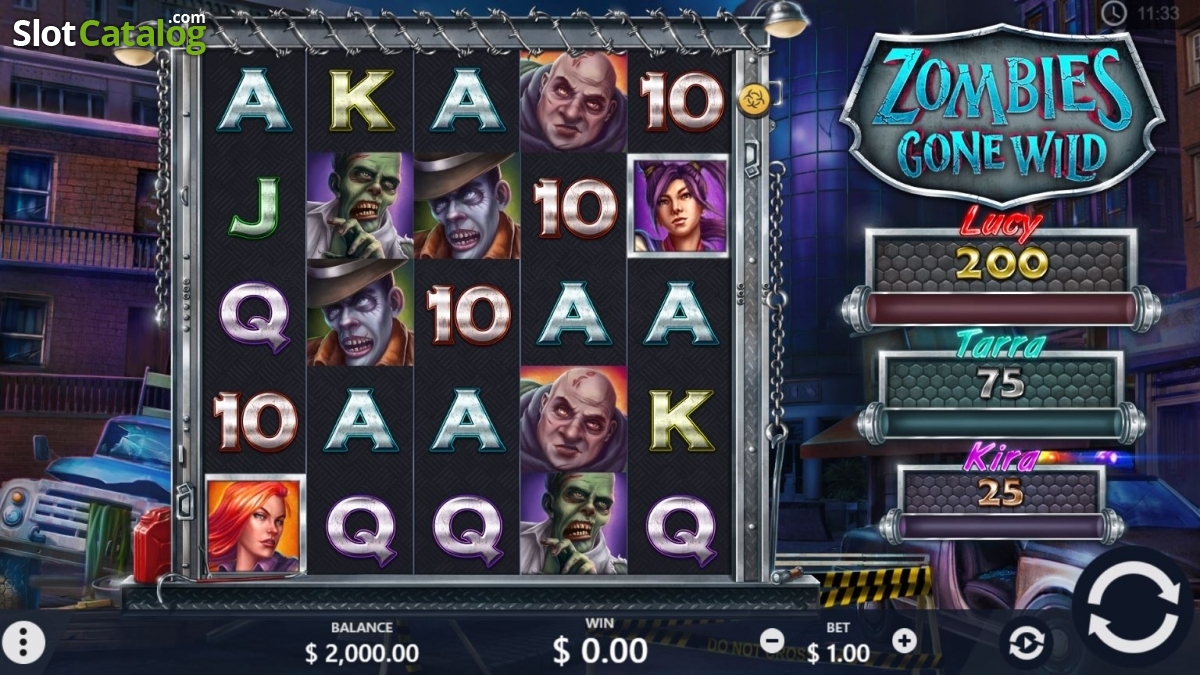Increase the bet with the plus button
Image resolution: width=1200 pixels, height=675 pixels.
(x=904, y=640)
